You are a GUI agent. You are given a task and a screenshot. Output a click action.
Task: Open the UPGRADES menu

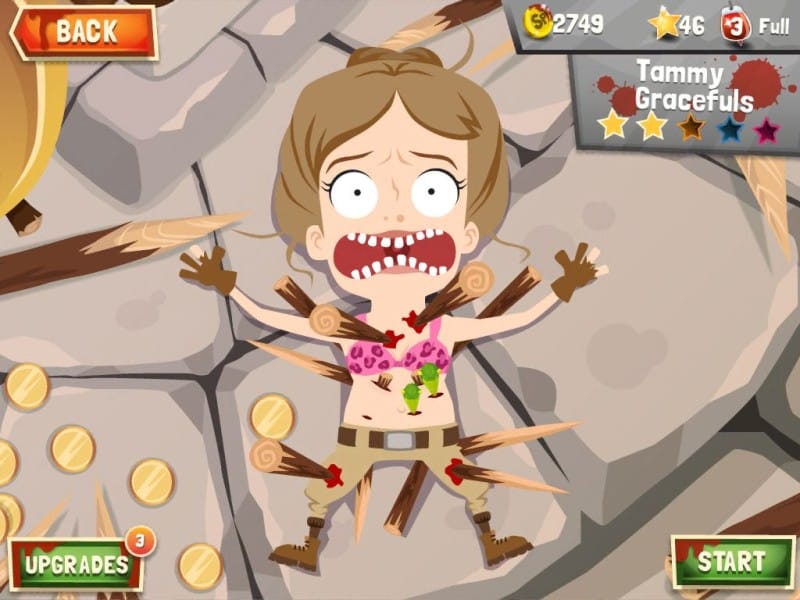tap(76, 563)
